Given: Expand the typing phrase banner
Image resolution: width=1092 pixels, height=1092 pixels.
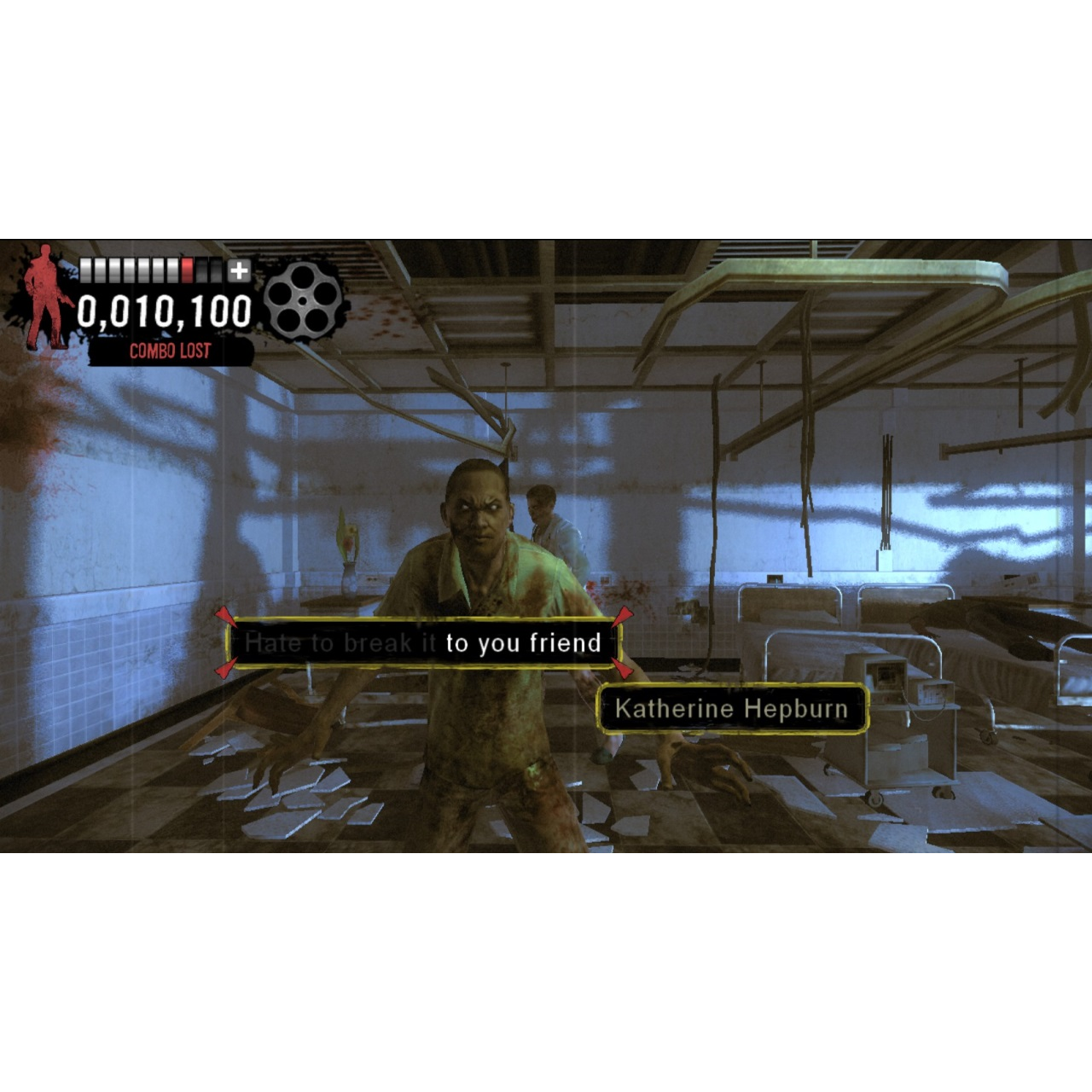Looking at the screenshot, I should pos(427,644).
